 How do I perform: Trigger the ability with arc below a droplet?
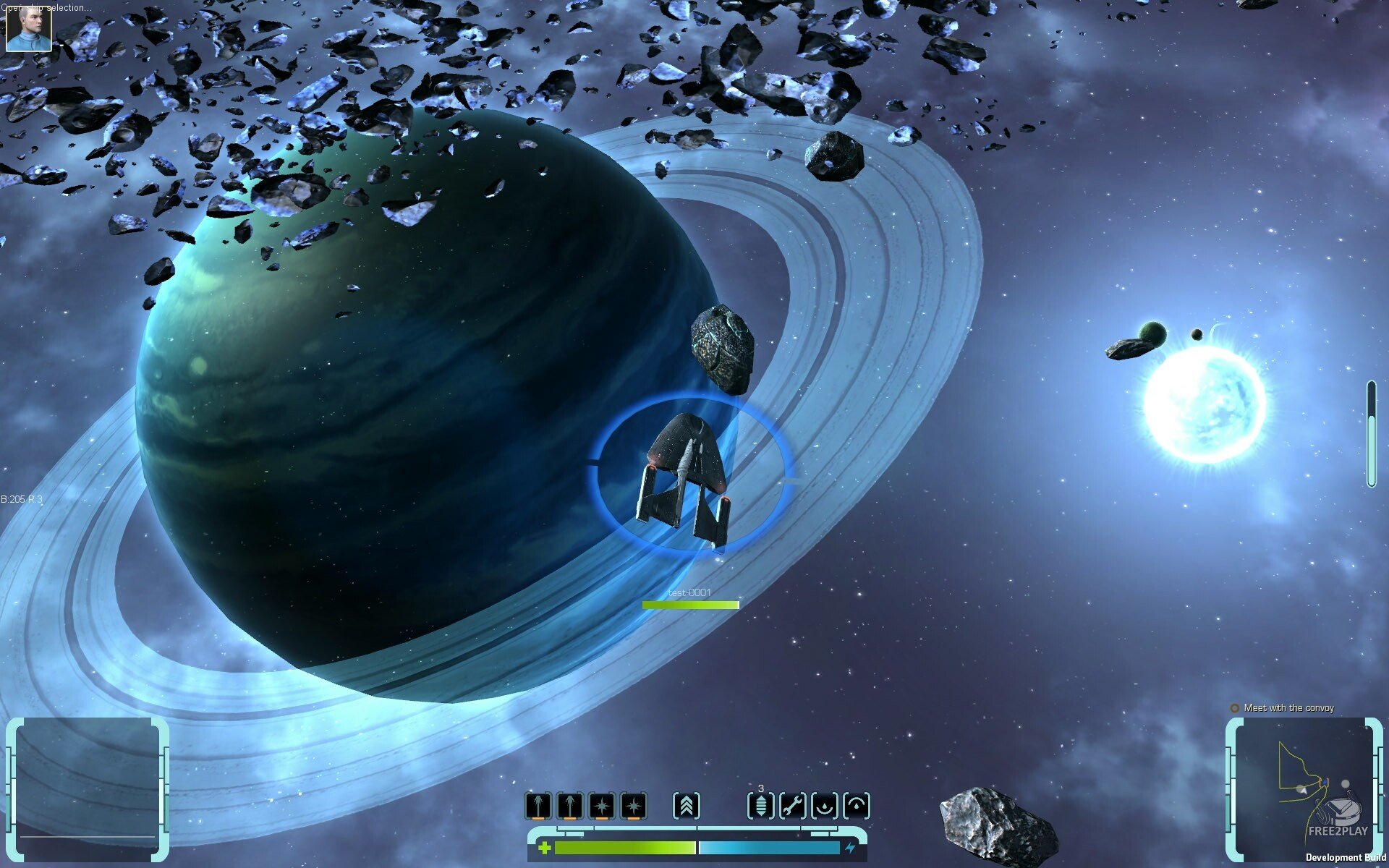click(x=825, y=805)
